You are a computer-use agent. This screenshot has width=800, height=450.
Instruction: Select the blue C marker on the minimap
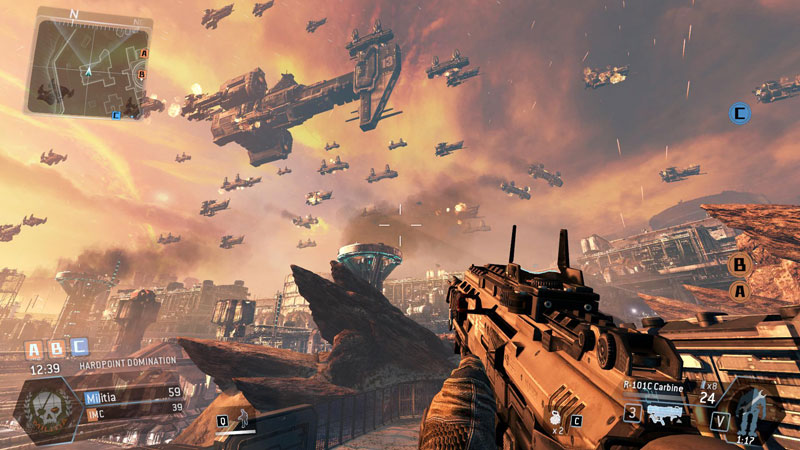[117, 115]
